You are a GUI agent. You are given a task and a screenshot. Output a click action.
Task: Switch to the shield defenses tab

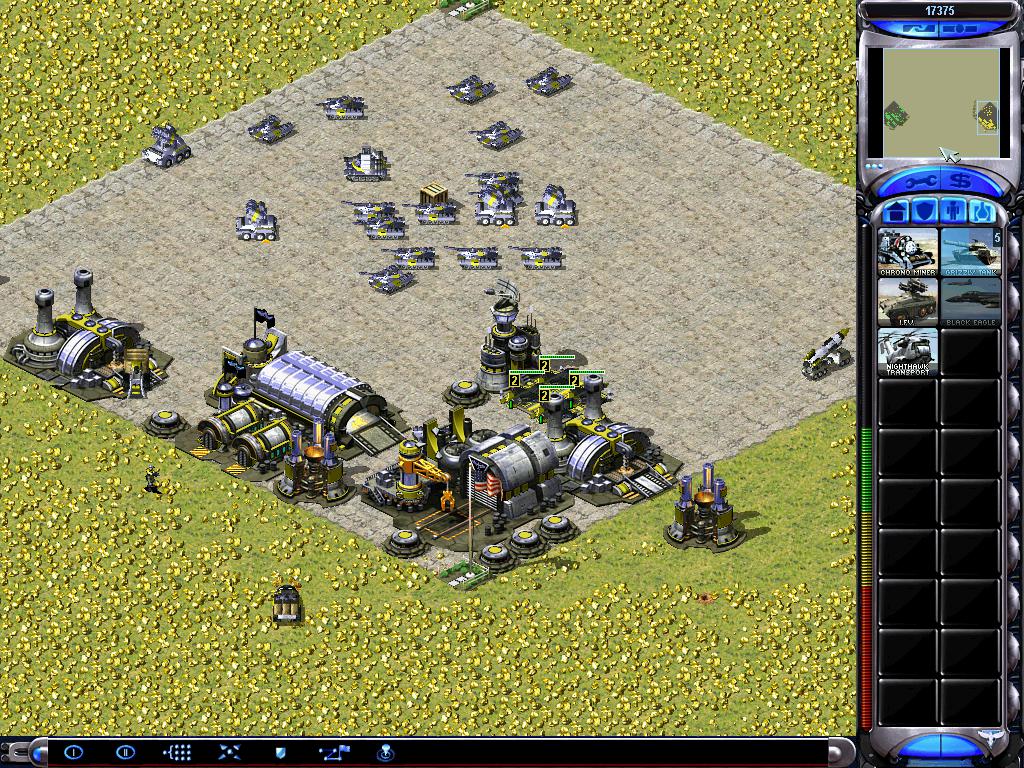click(923, 212)
